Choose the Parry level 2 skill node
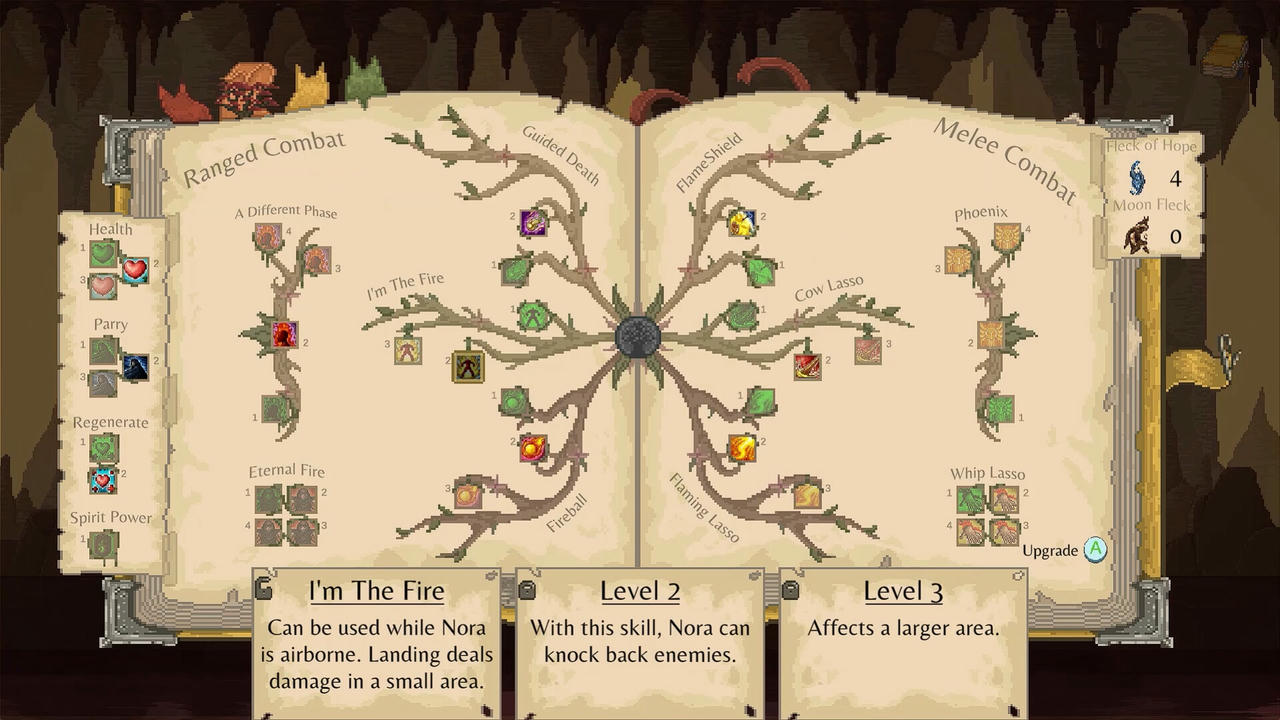Image resolution: width=1280 pixels, height=720 pixels. [x=135, y=367]
